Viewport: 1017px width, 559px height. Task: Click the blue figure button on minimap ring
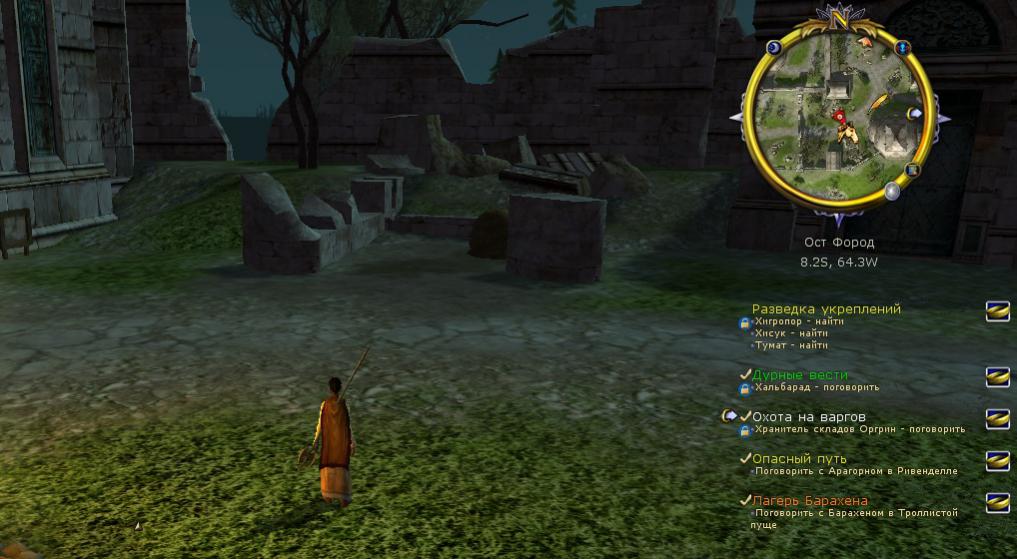pyautogui.click(x=902, y=46)
